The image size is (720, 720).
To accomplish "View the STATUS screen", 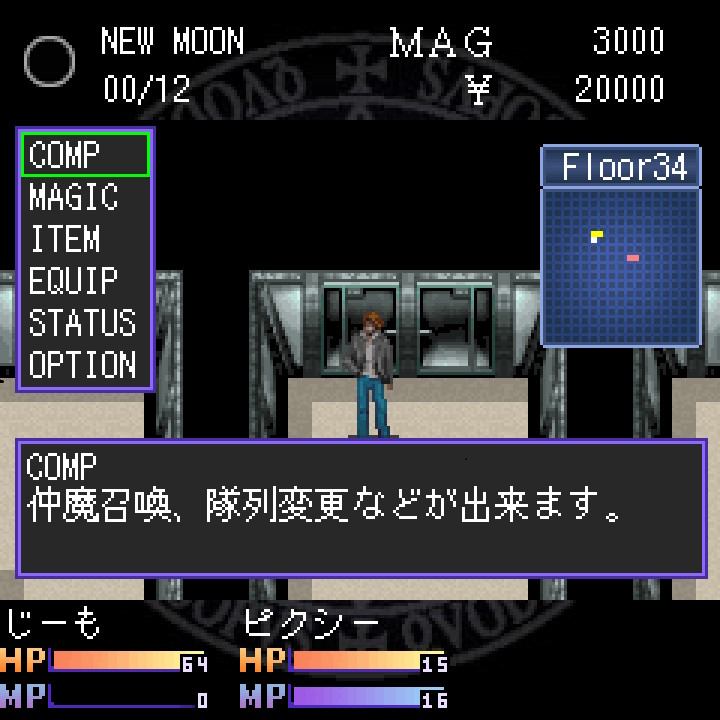I will pyautogui.click(x=82, y=323).
